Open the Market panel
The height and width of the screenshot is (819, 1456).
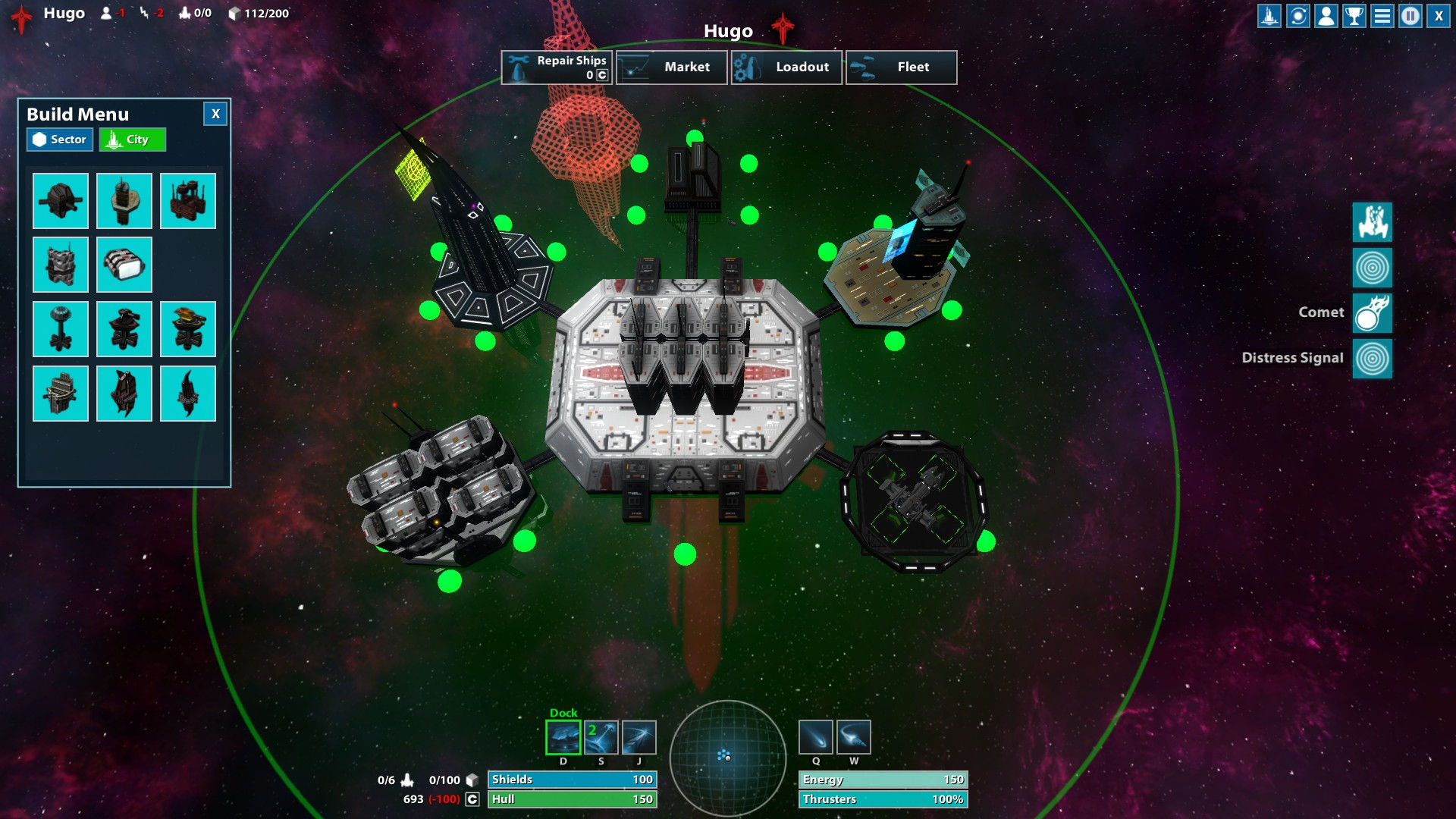click(671, 67)
